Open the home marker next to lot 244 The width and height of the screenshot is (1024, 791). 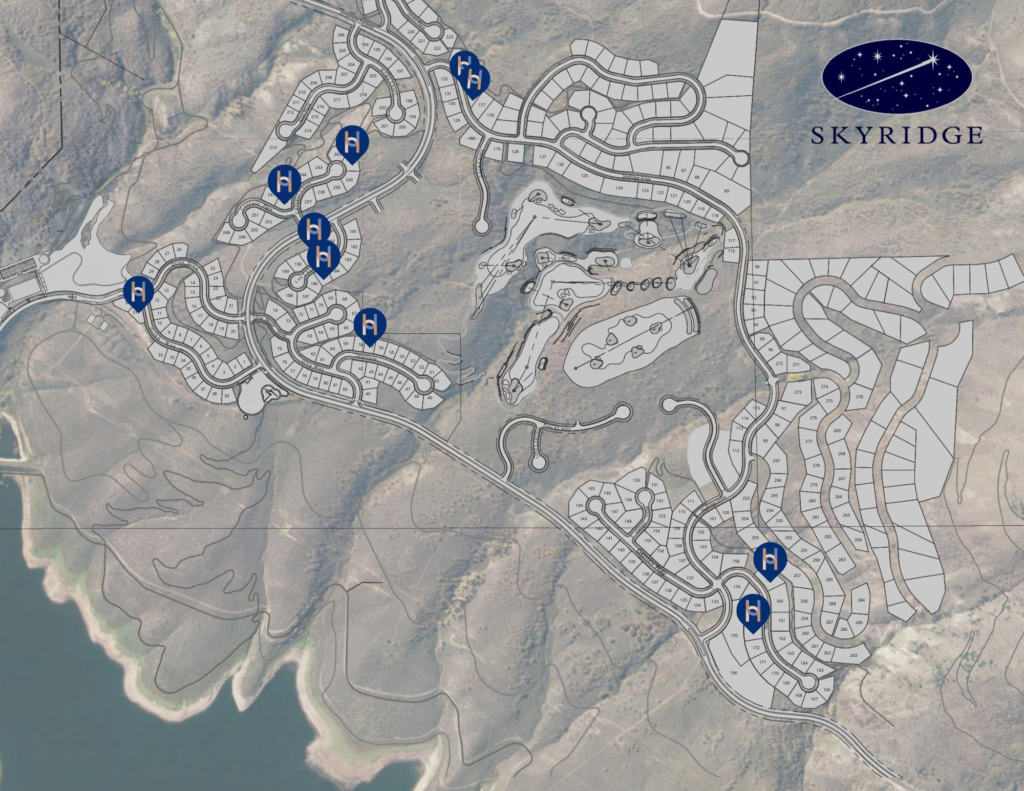(x=285, y=182)
